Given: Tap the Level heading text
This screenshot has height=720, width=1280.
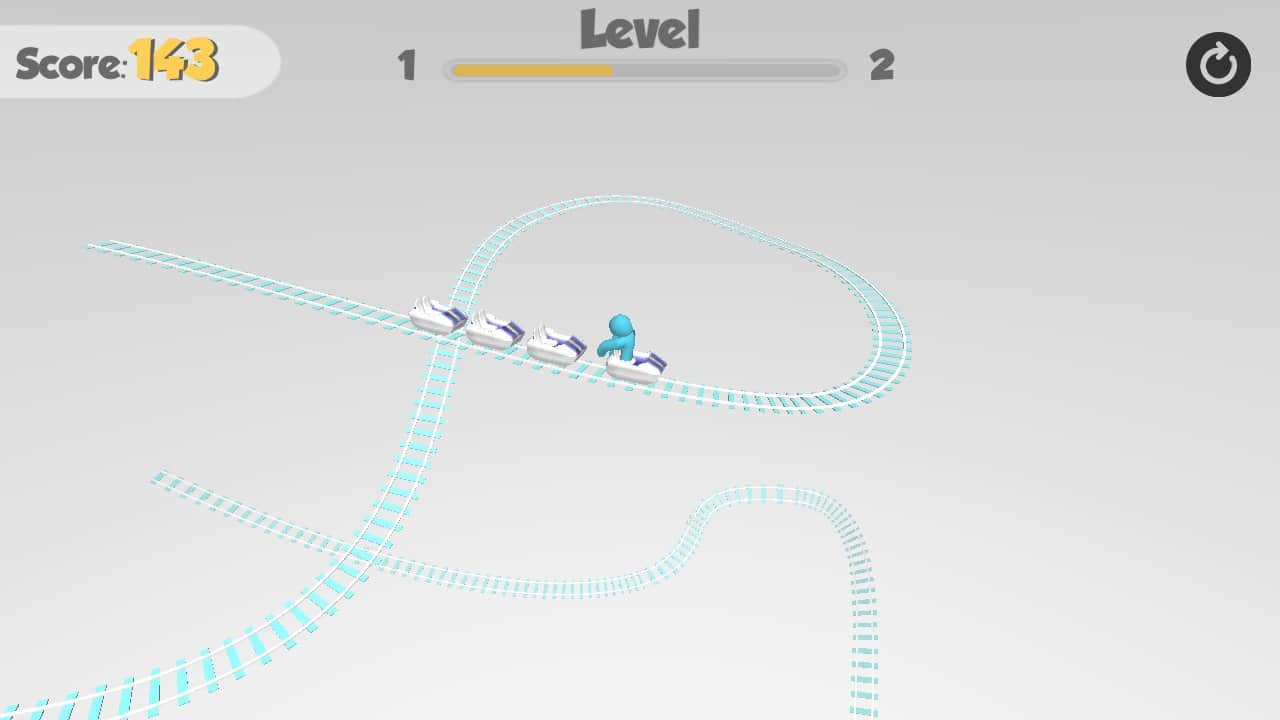Looking at the screenshot, I should click(x=641, y=30).
